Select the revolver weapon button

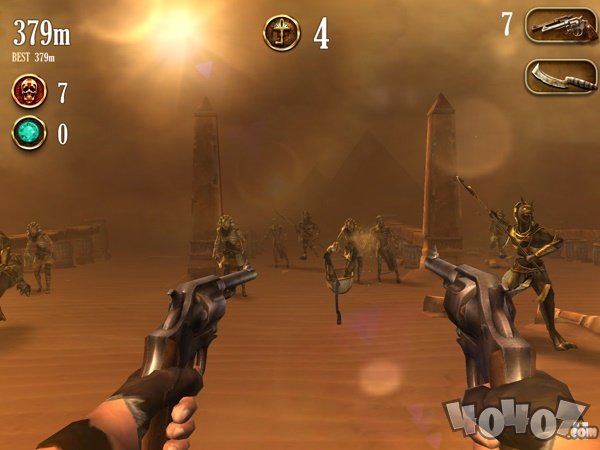[560, 25]
